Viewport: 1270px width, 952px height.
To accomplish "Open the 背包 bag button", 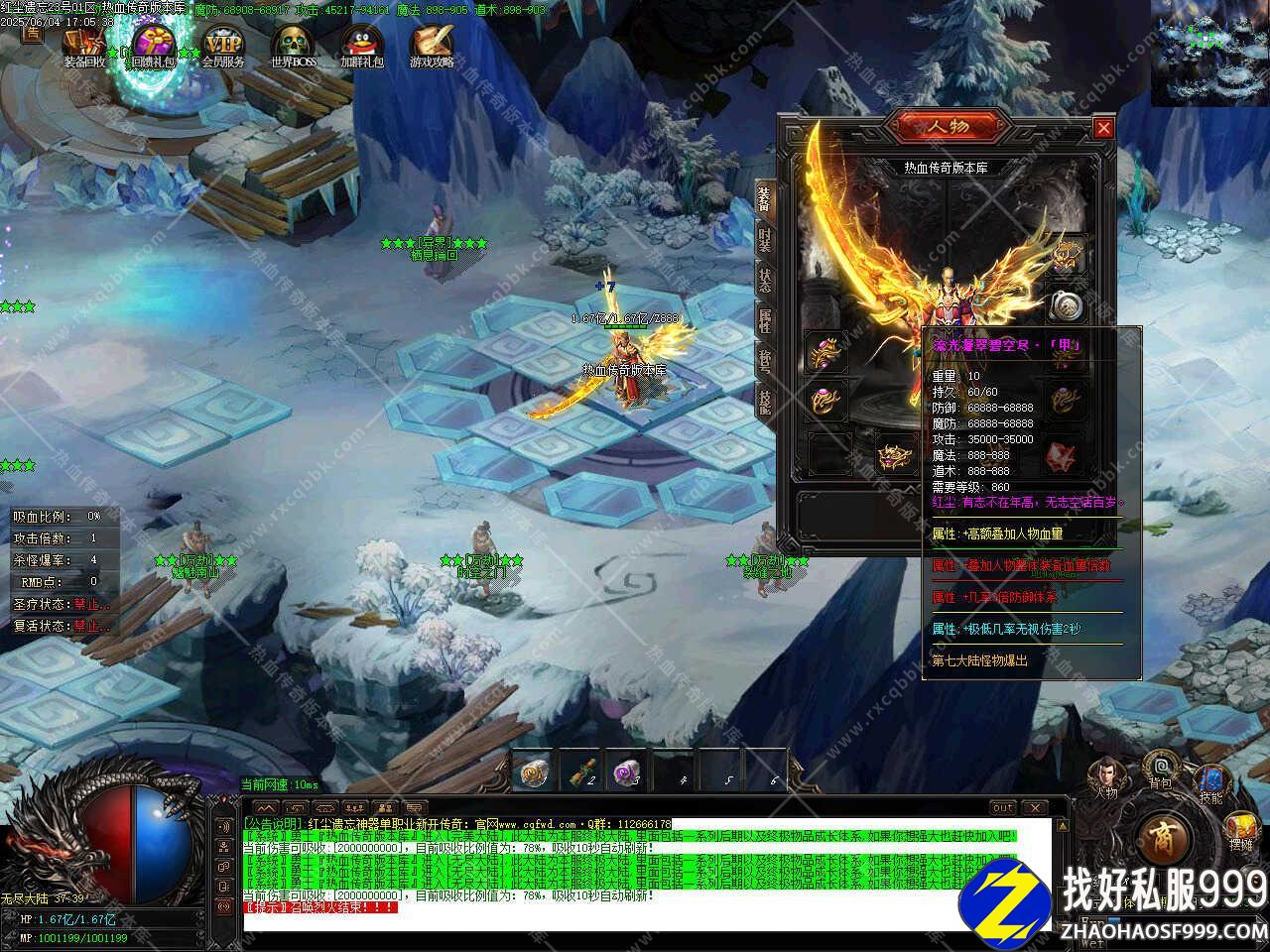I will click(1160, 770).
